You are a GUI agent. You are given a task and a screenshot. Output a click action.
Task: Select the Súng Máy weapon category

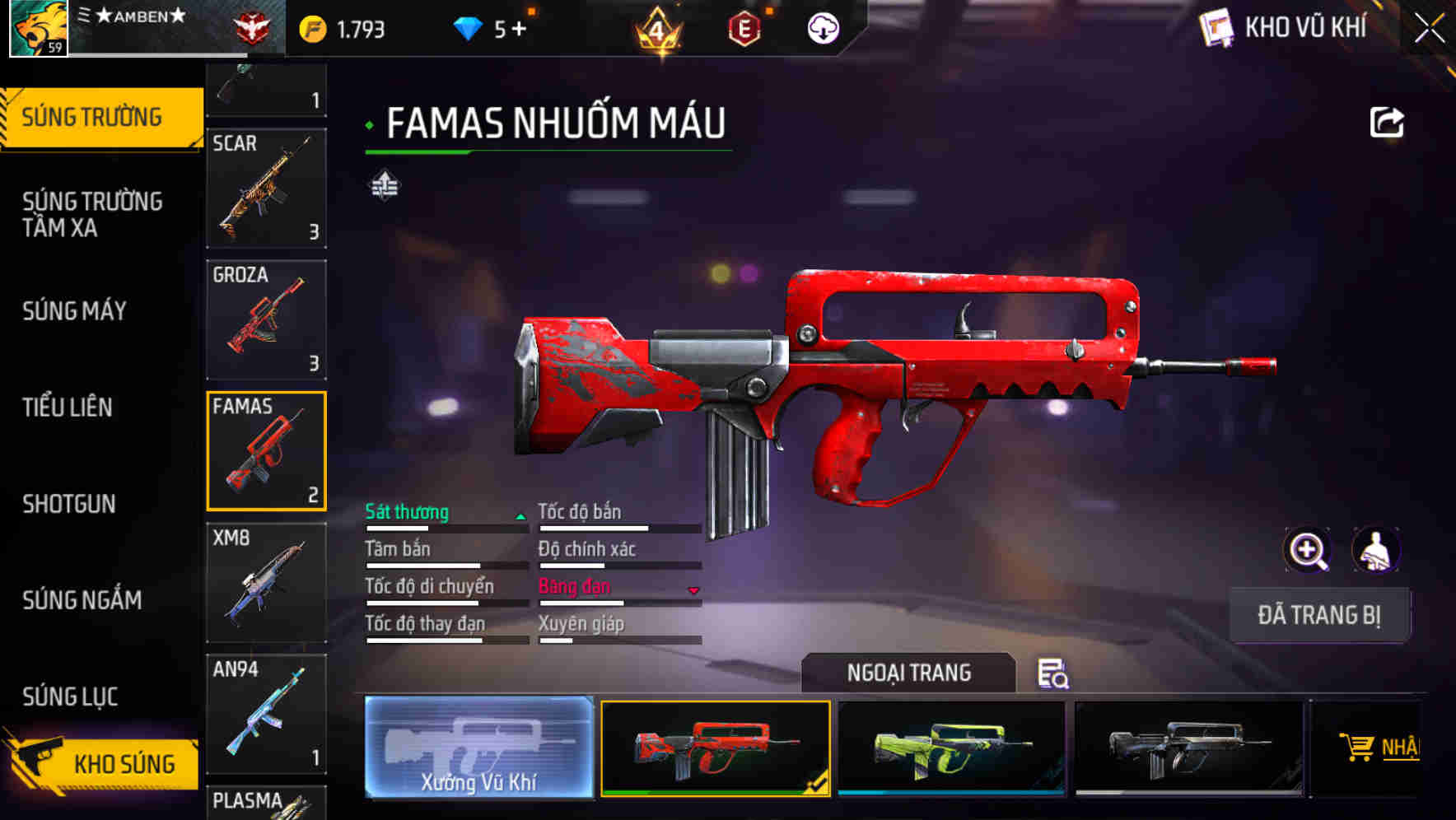point(74,311)
